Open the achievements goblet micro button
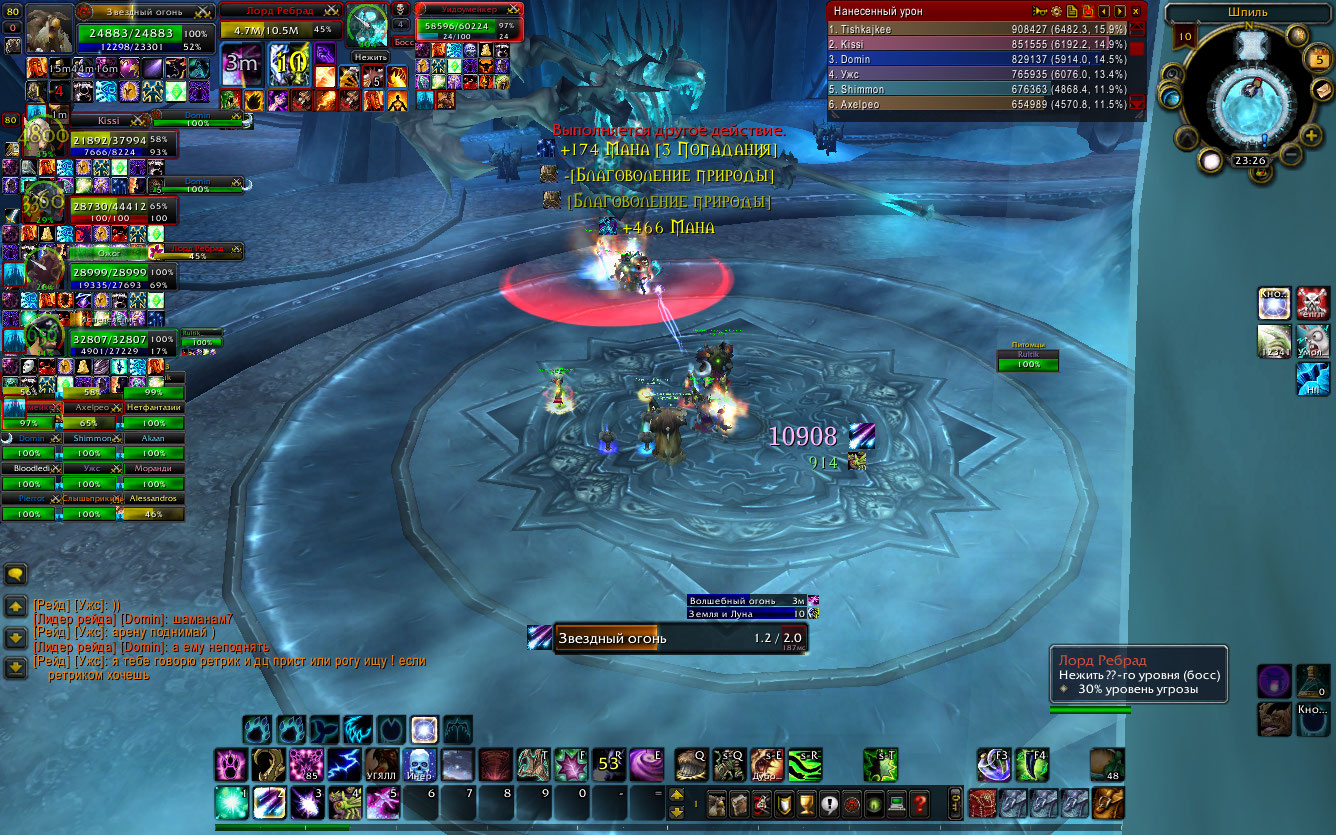This screenshot has width=1336, height=835. 807,803
